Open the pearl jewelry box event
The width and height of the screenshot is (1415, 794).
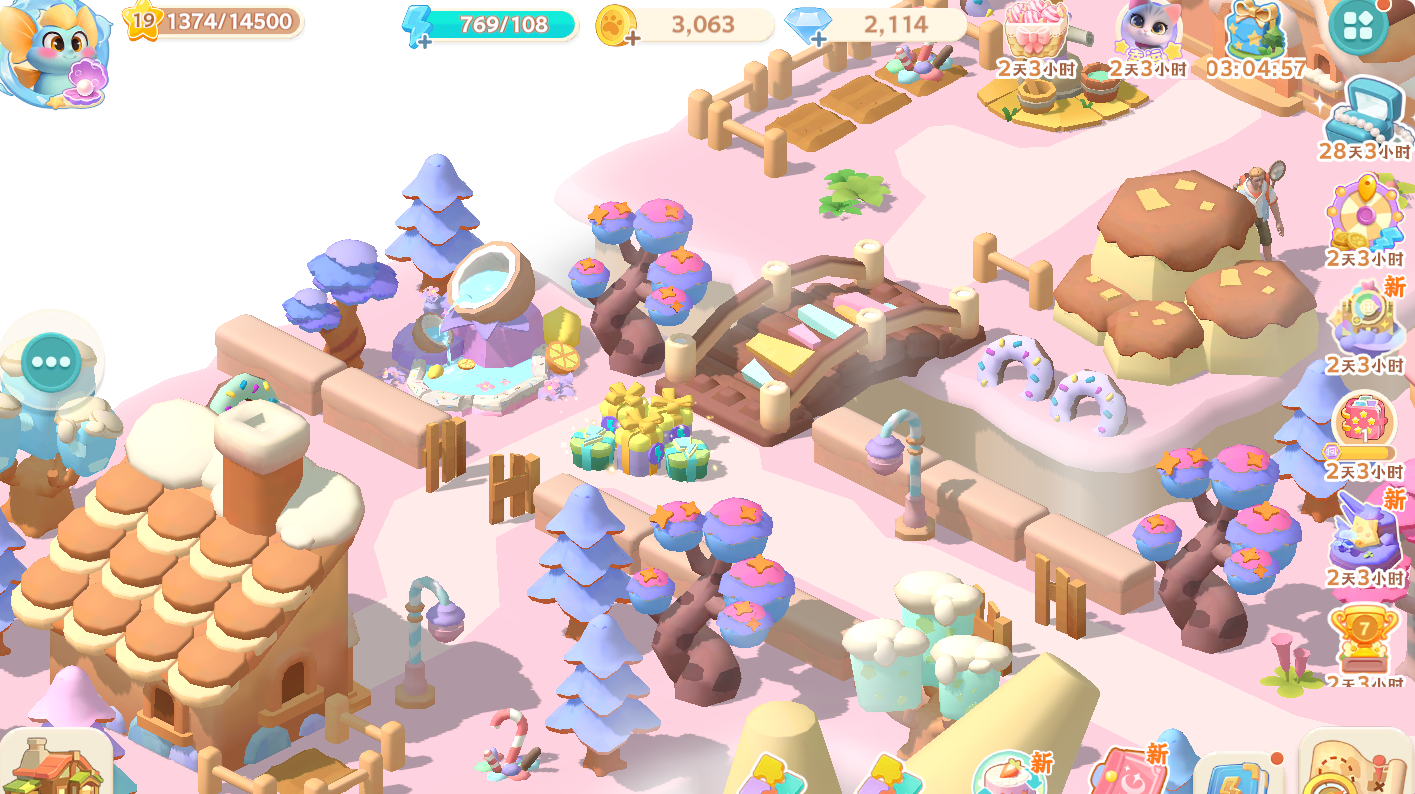(x=1363, y=112)
